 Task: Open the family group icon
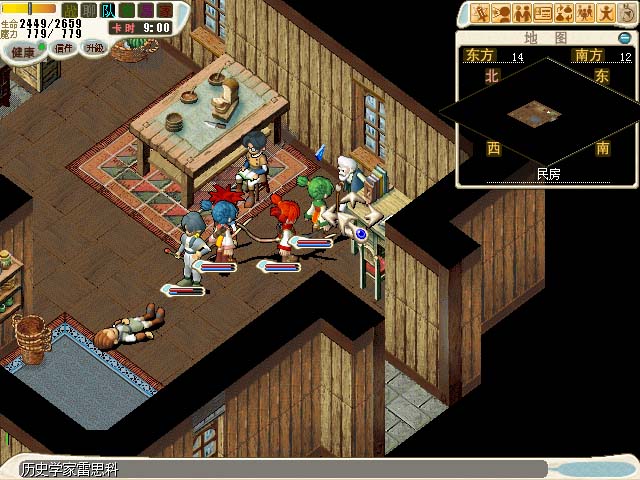[x=585, y=14]
